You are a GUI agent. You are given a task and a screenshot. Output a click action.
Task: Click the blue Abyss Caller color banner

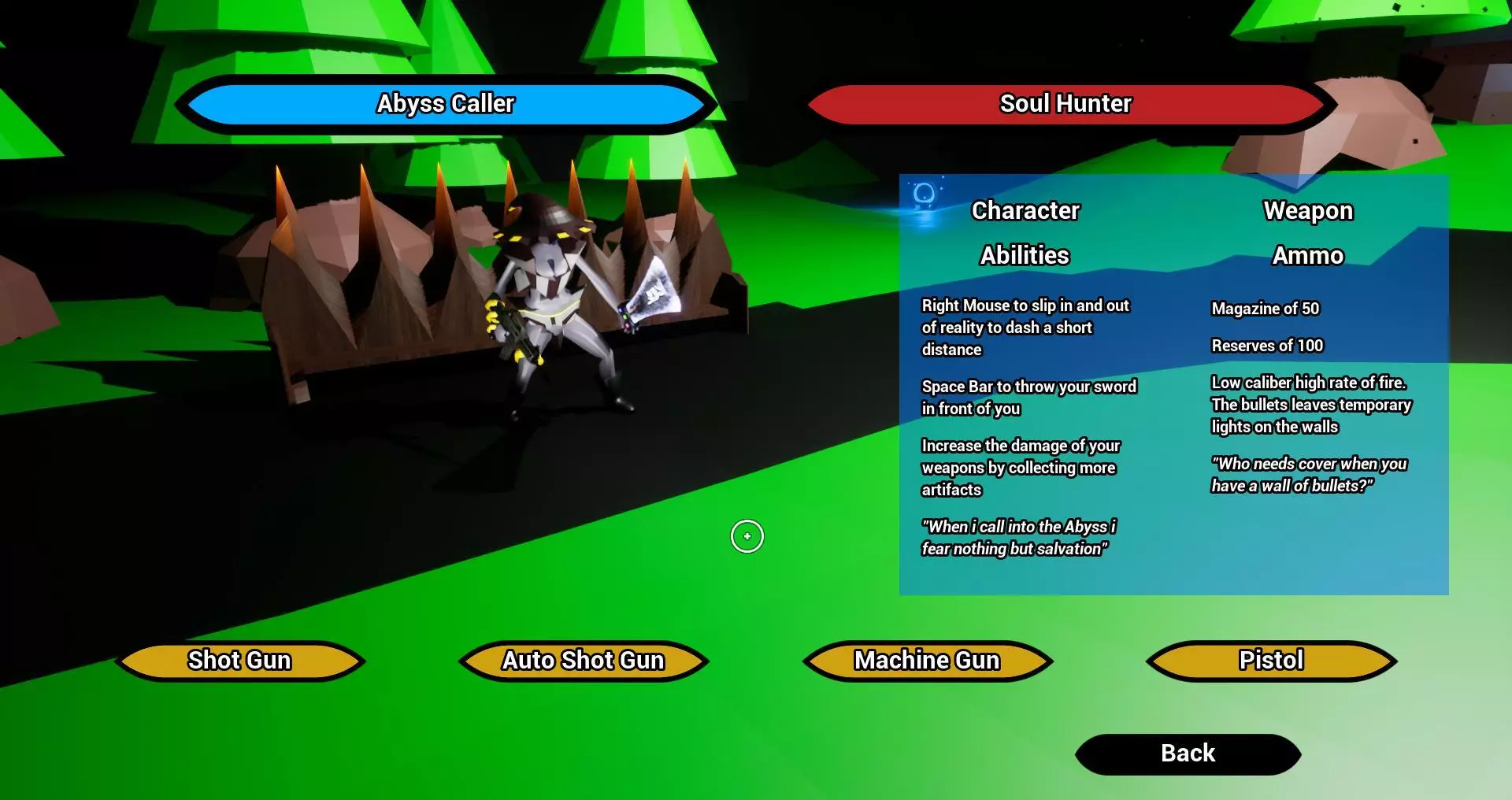click(446, 102)
